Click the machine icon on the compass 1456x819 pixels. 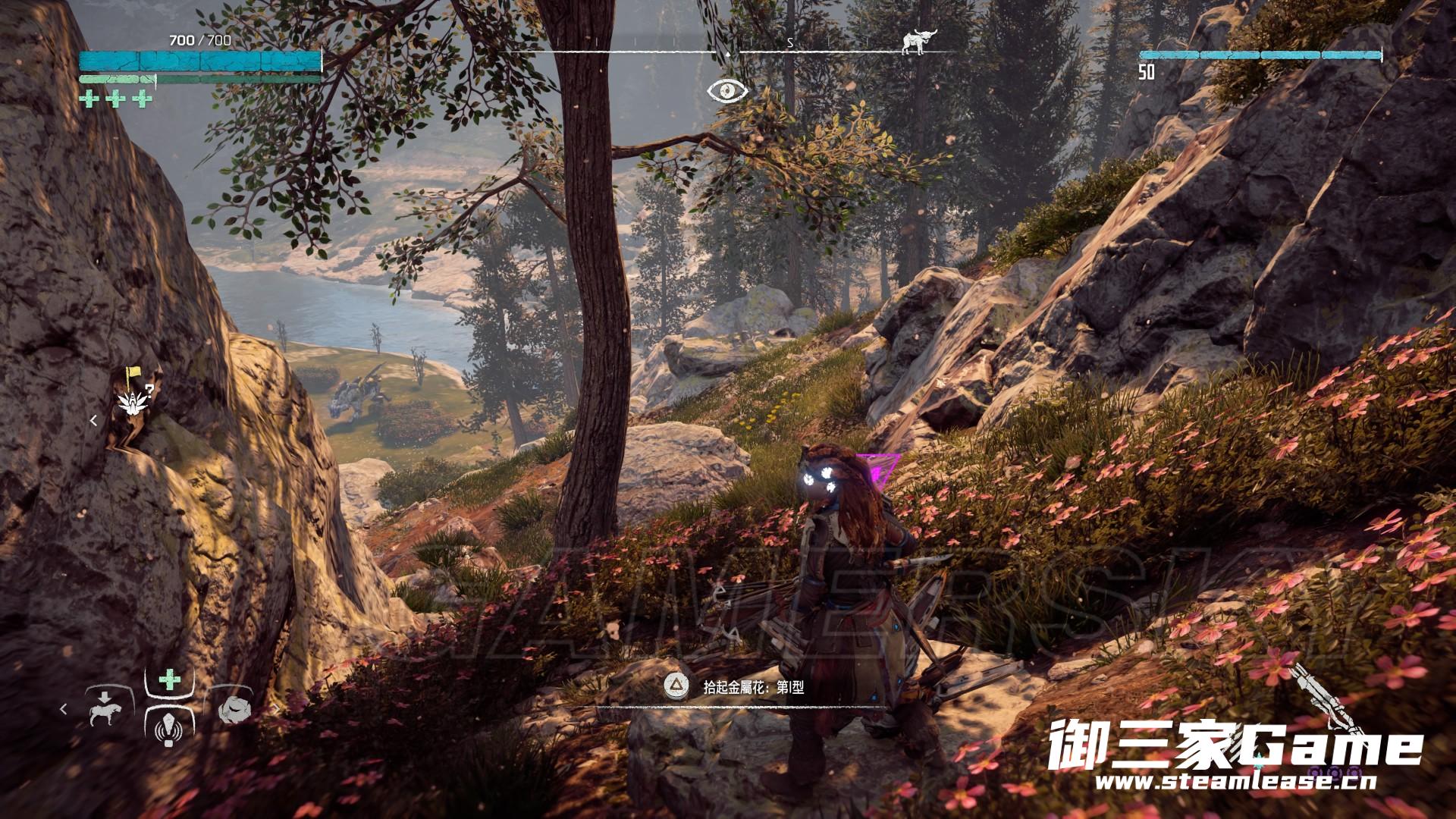pos(916,44)
